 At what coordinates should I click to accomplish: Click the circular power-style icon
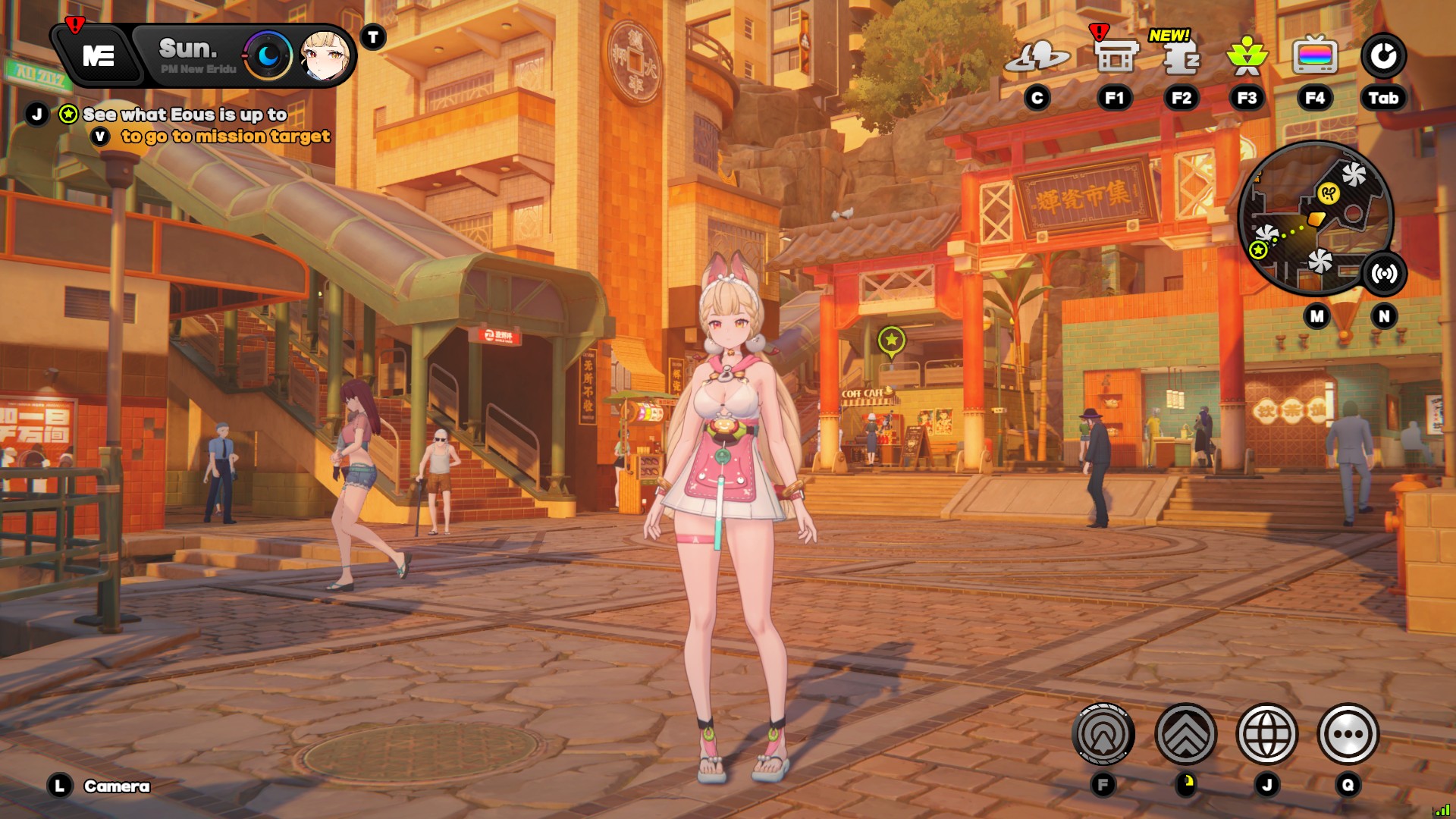pos(1383,56)
